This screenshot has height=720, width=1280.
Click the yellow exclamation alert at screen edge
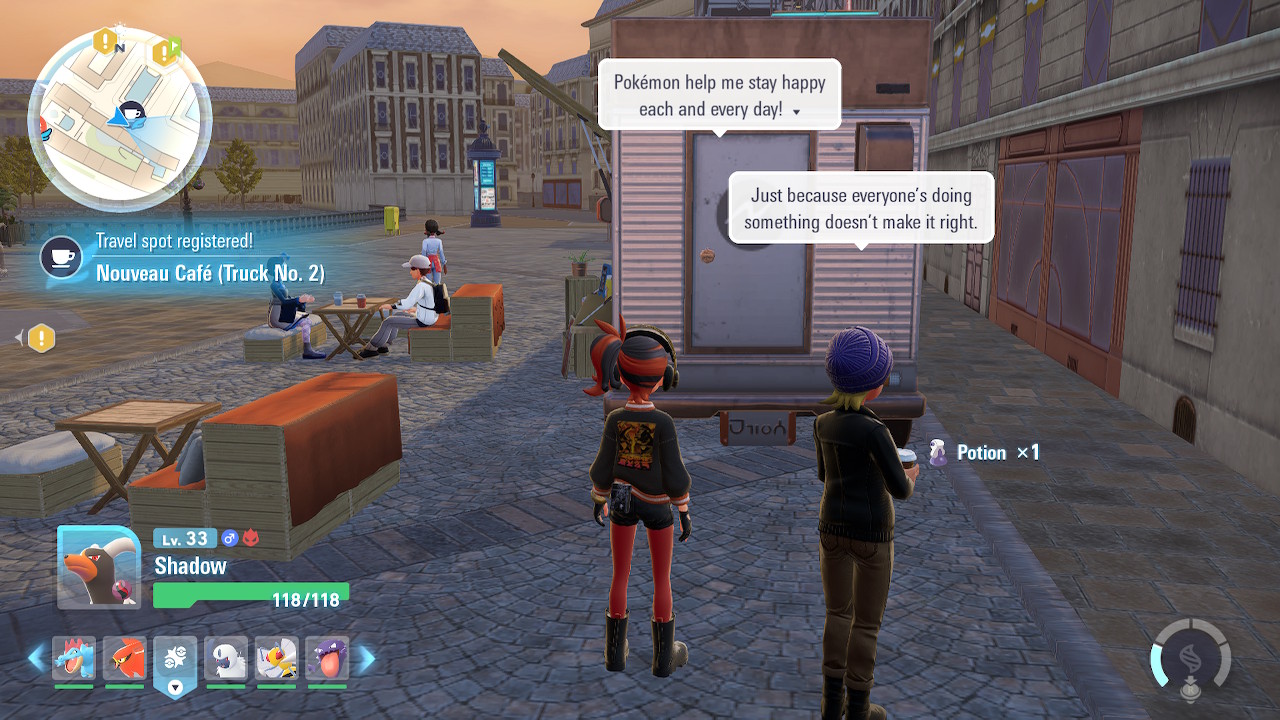[x=41, y=338]
